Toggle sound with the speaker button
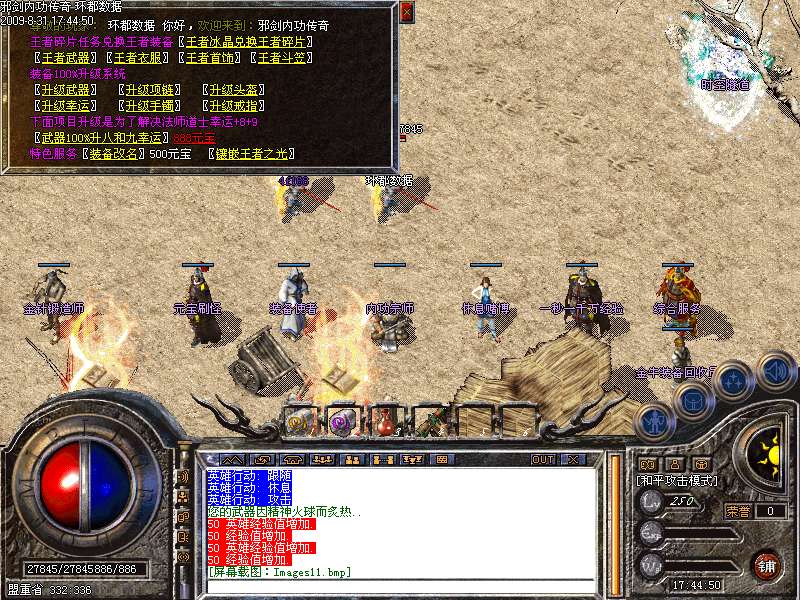 click(x=776, y=370)
